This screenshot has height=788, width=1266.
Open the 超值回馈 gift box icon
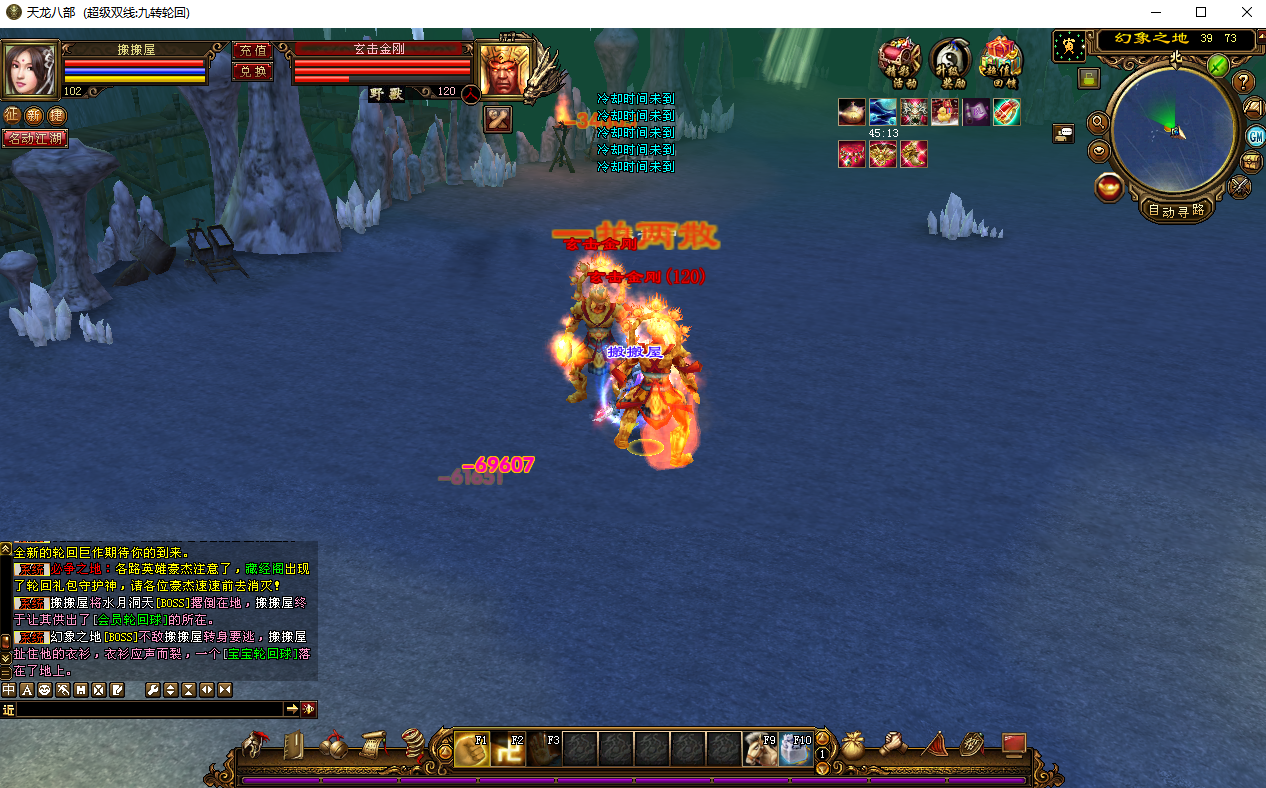(1000, 61)
